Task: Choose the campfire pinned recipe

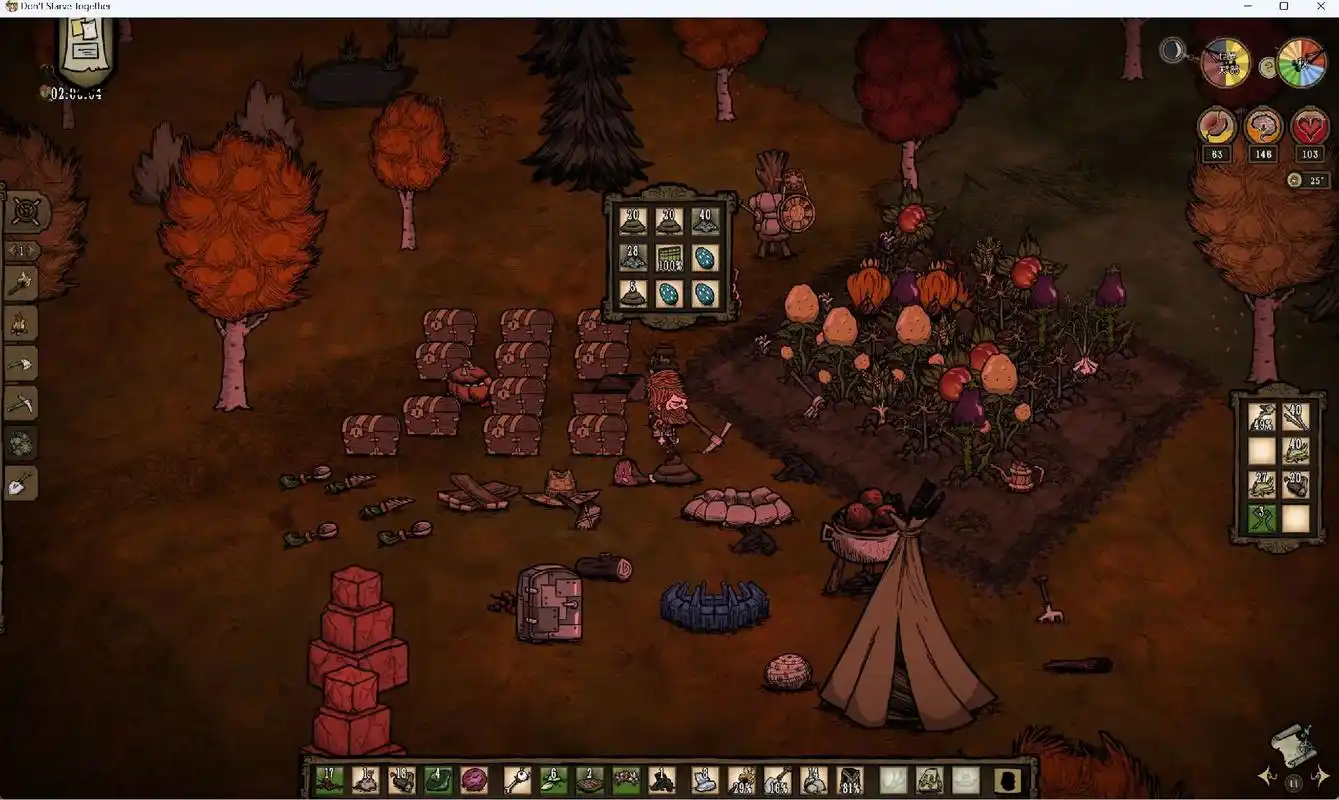Action: pos(22,324)
